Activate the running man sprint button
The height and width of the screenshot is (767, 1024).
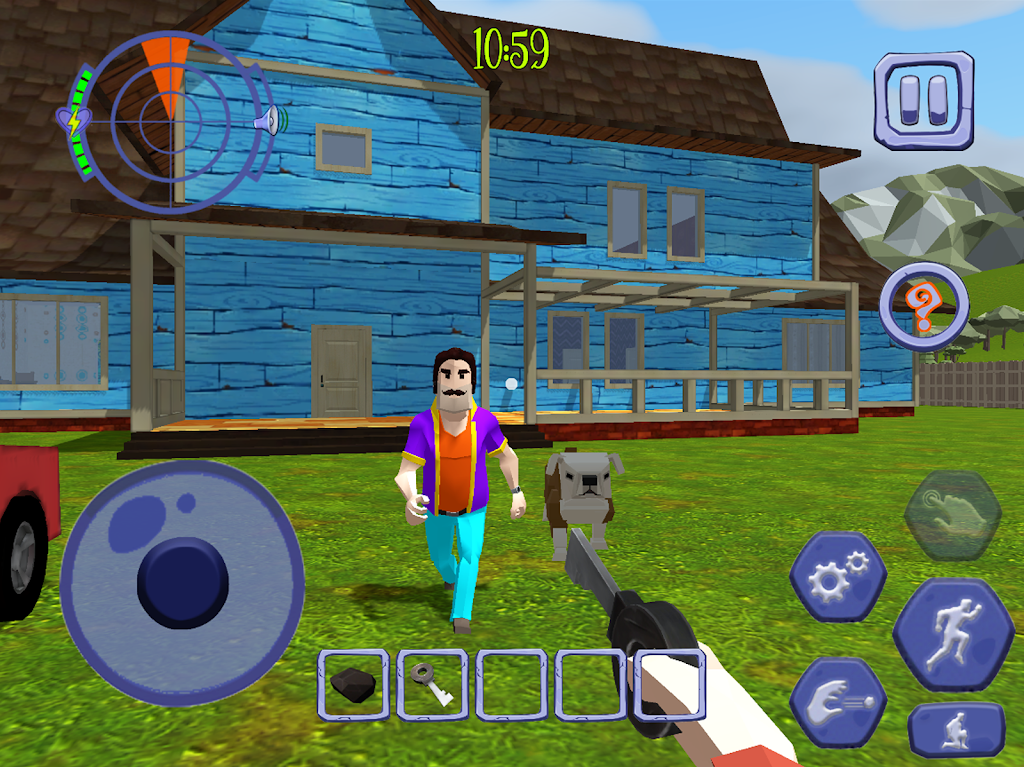[x=953, y=634]
